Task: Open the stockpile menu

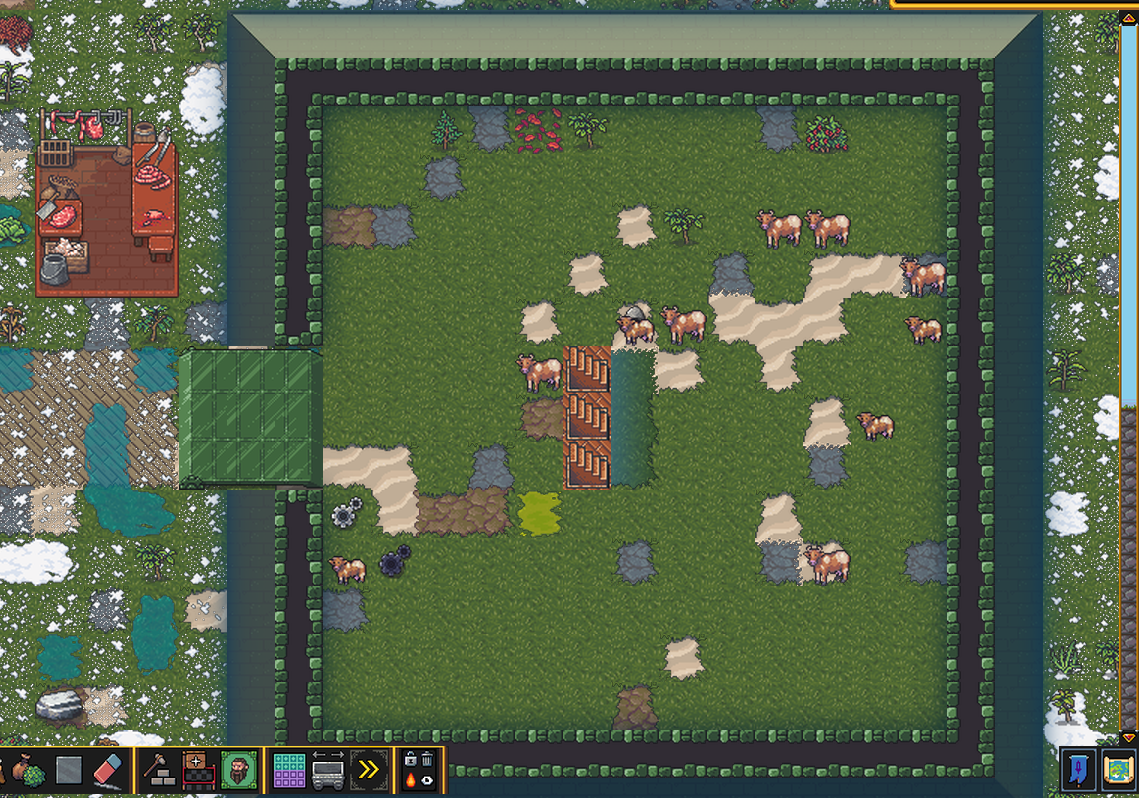Action: 197,771
